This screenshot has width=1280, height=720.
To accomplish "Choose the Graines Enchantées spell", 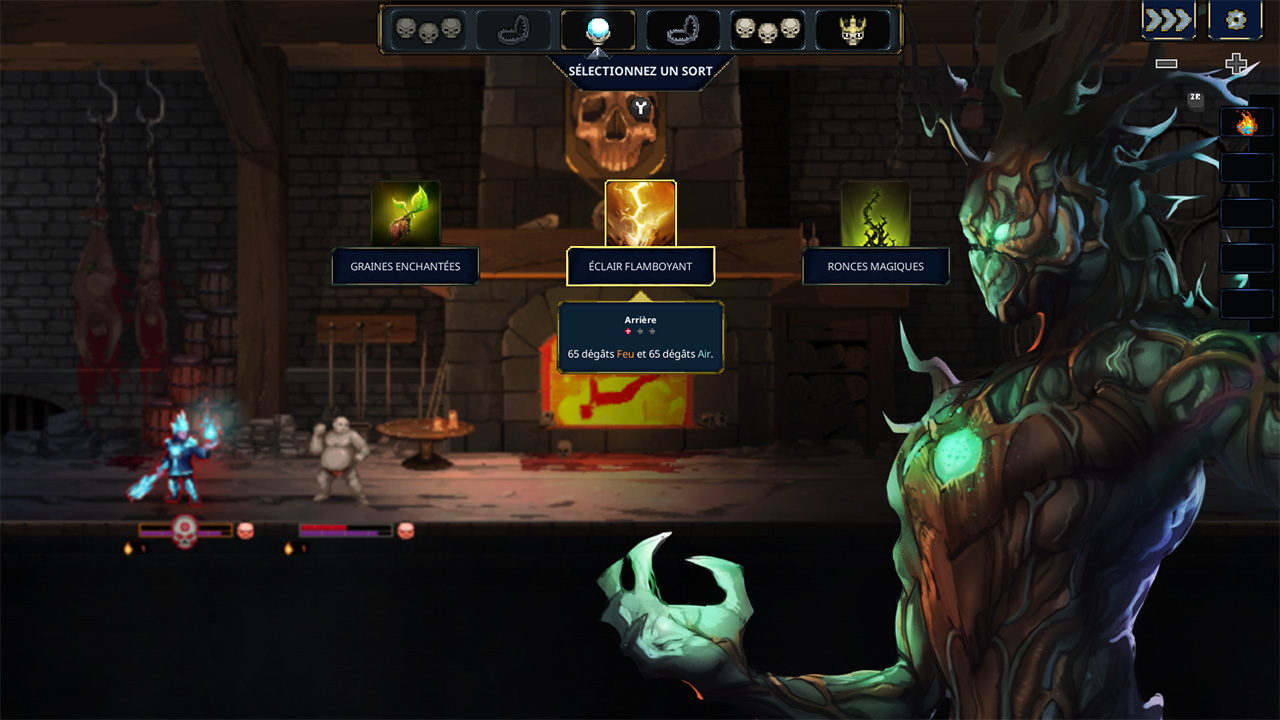I will (x=405, y=267).
